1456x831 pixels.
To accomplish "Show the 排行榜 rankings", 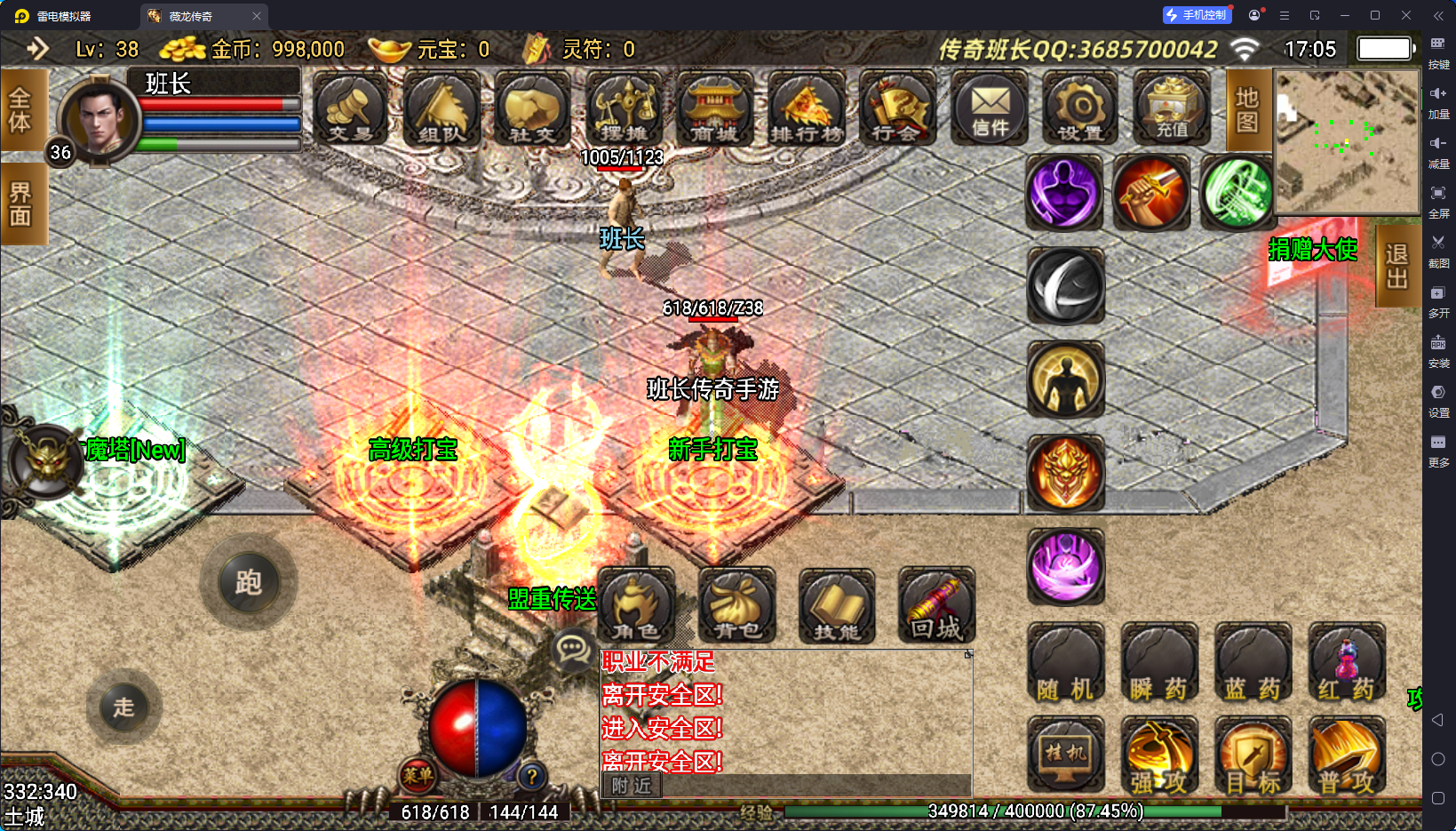I will coord(806,110).
